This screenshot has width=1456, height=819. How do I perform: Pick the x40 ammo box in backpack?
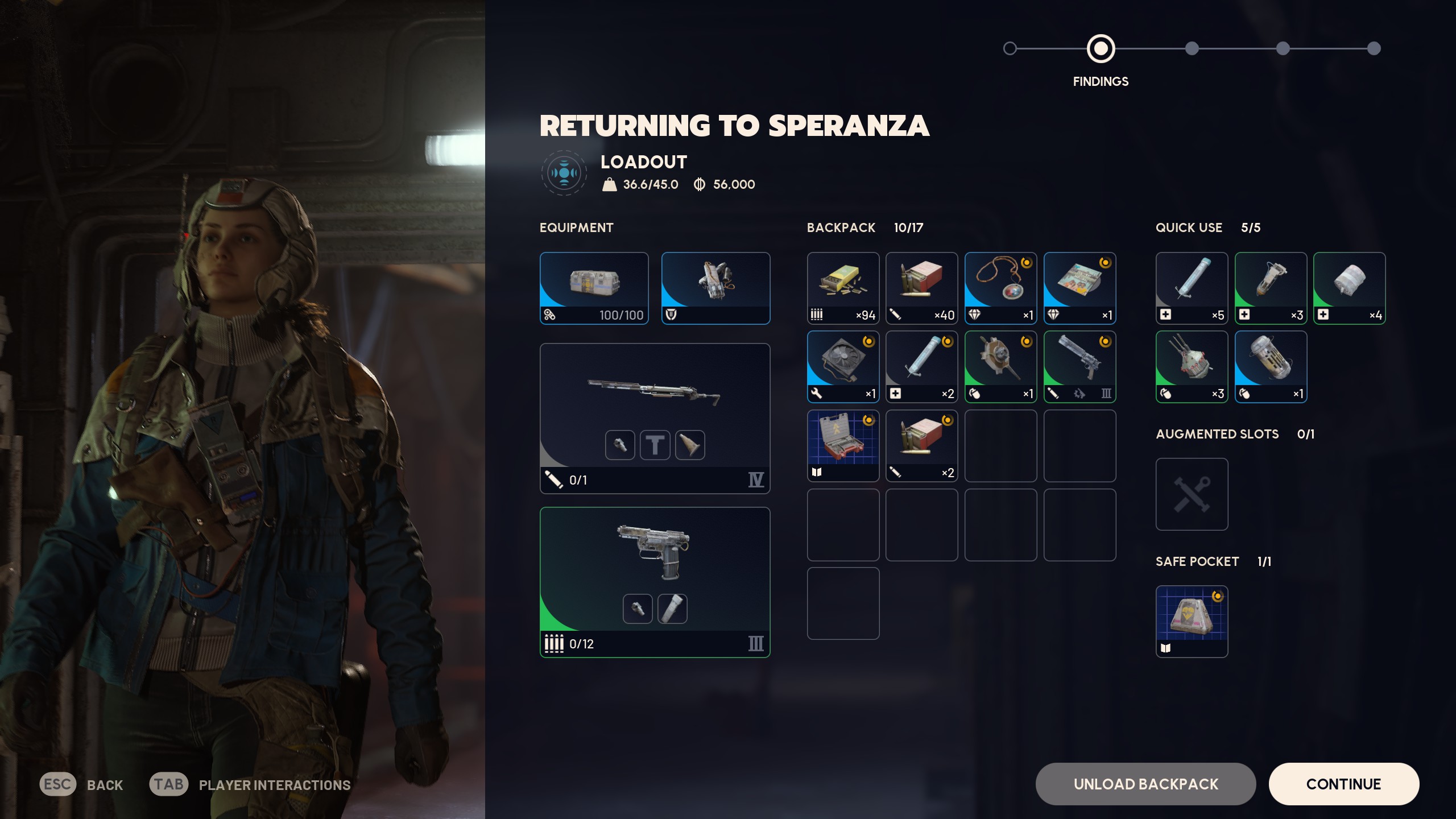(x=921, y=288)
